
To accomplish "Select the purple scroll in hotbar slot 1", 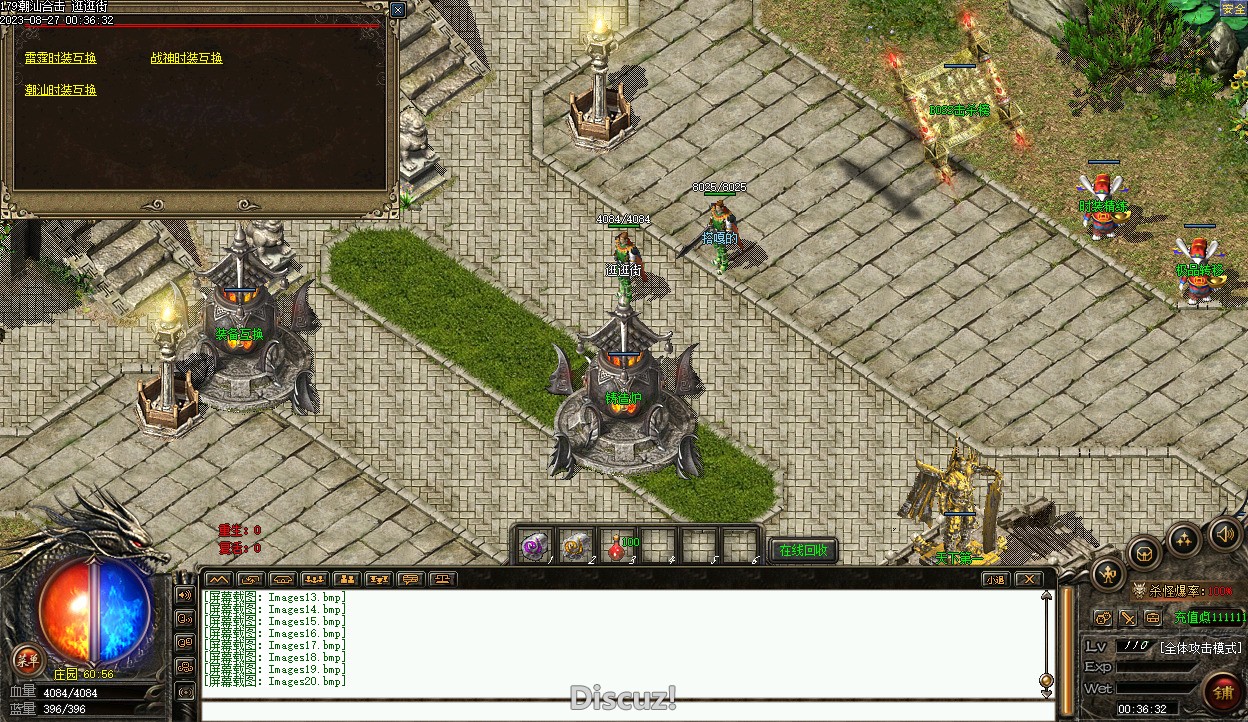I will point(533,546).
